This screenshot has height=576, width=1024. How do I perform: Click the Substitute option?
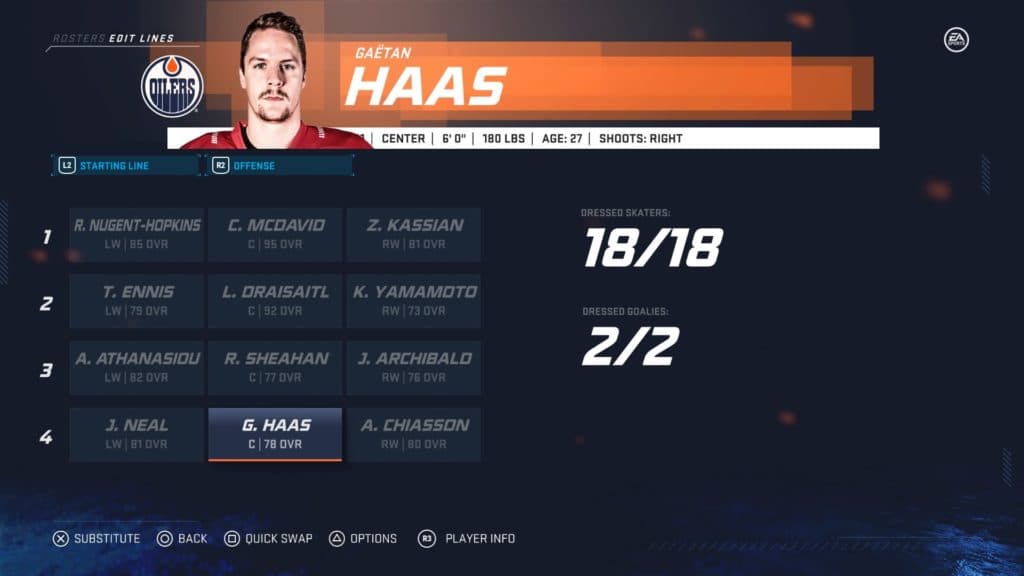pyautogui.click(x=97, y=539)
